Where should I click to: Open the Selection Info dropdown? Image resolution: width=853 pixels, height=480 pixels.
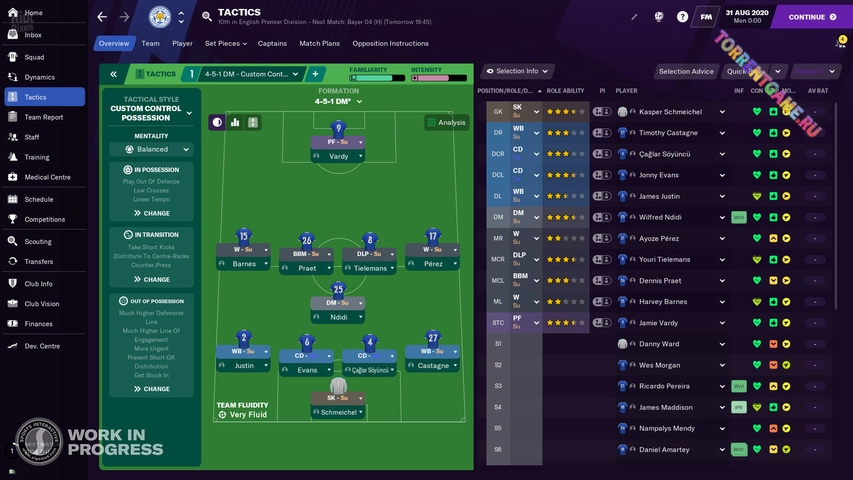[x=518, y=71]
